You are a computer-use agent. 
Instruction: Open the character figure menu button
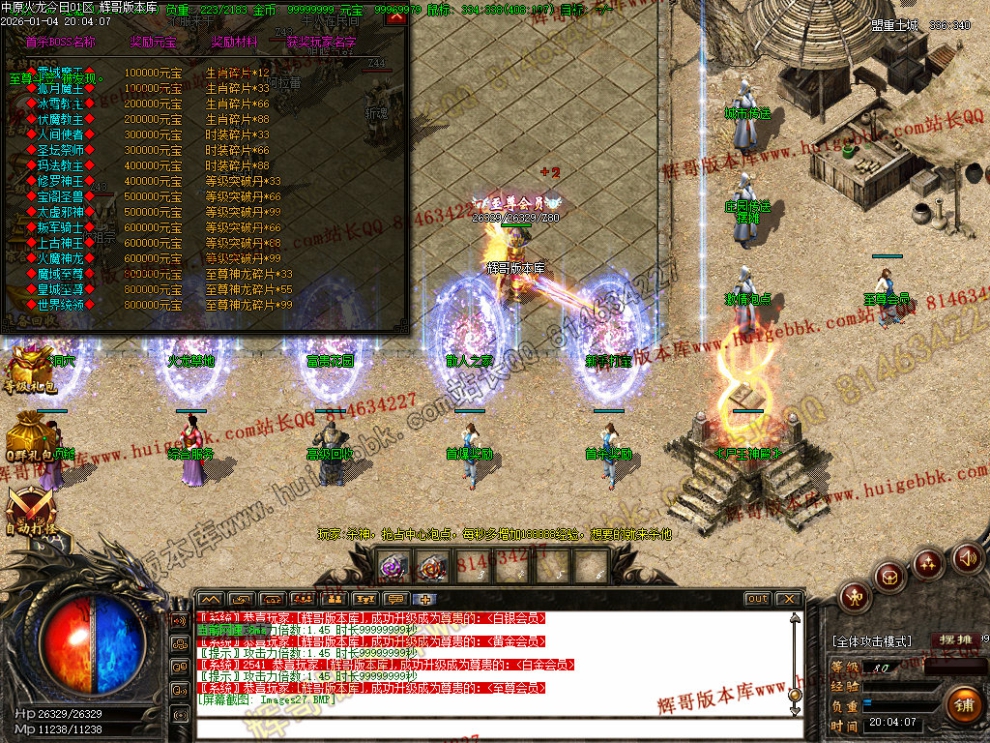[853, 598]
